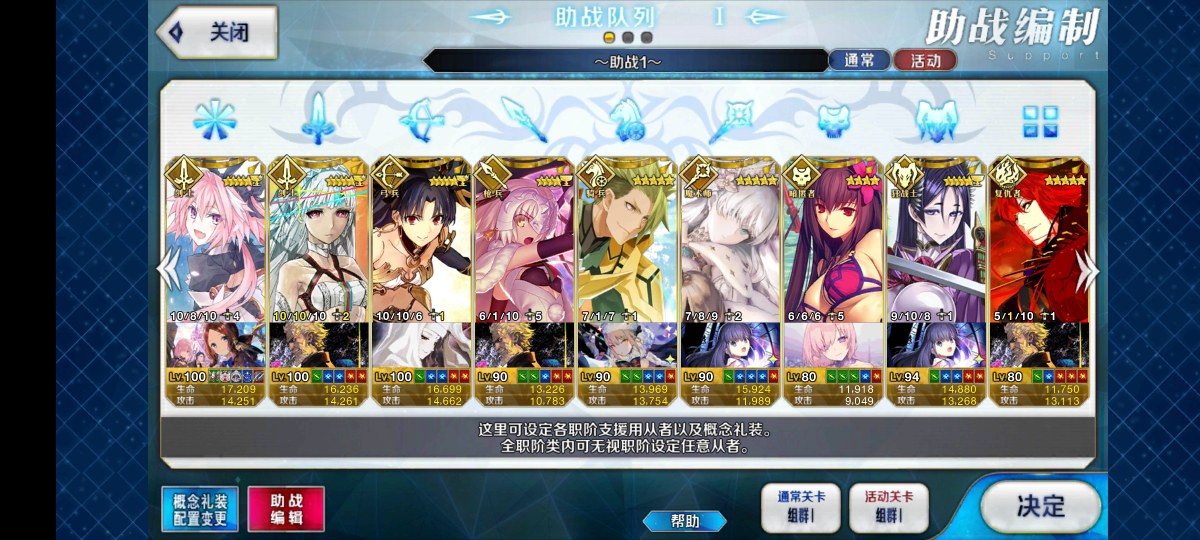Viewport: 1200px width, 540px height.
Task: Show the next page with the right arrow
Action: pyautogui.click(x=1088, y=270)
